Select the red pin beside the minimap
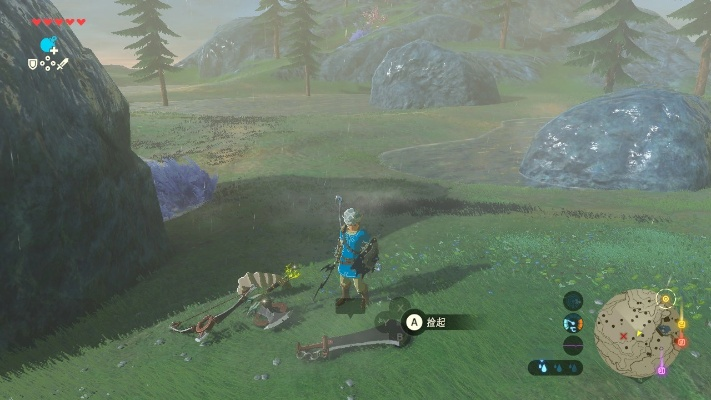The image size is (711, 400). (x=681, y=342)
